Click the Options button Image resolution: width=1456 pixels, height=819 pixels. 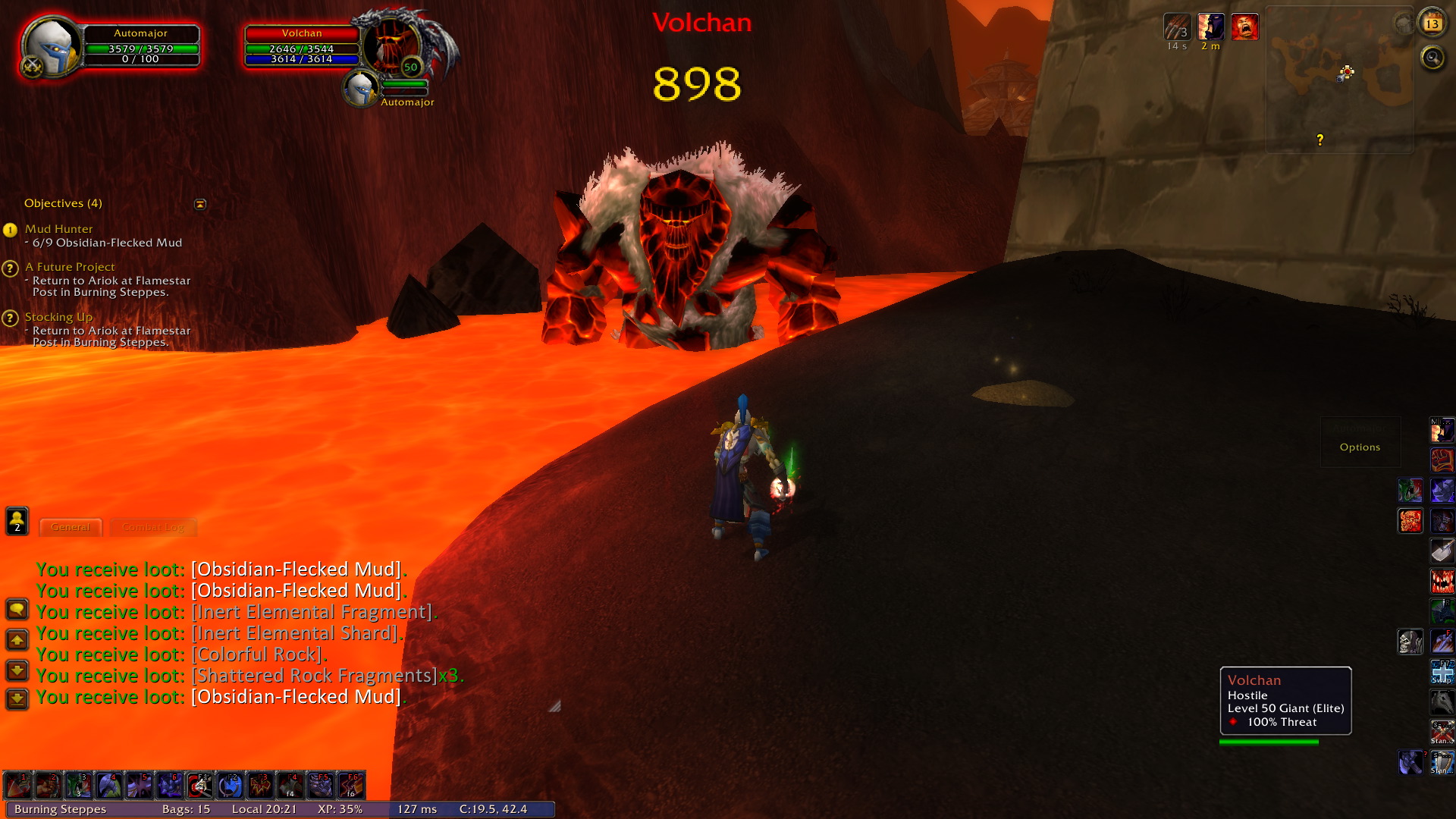pos(1360,447)
